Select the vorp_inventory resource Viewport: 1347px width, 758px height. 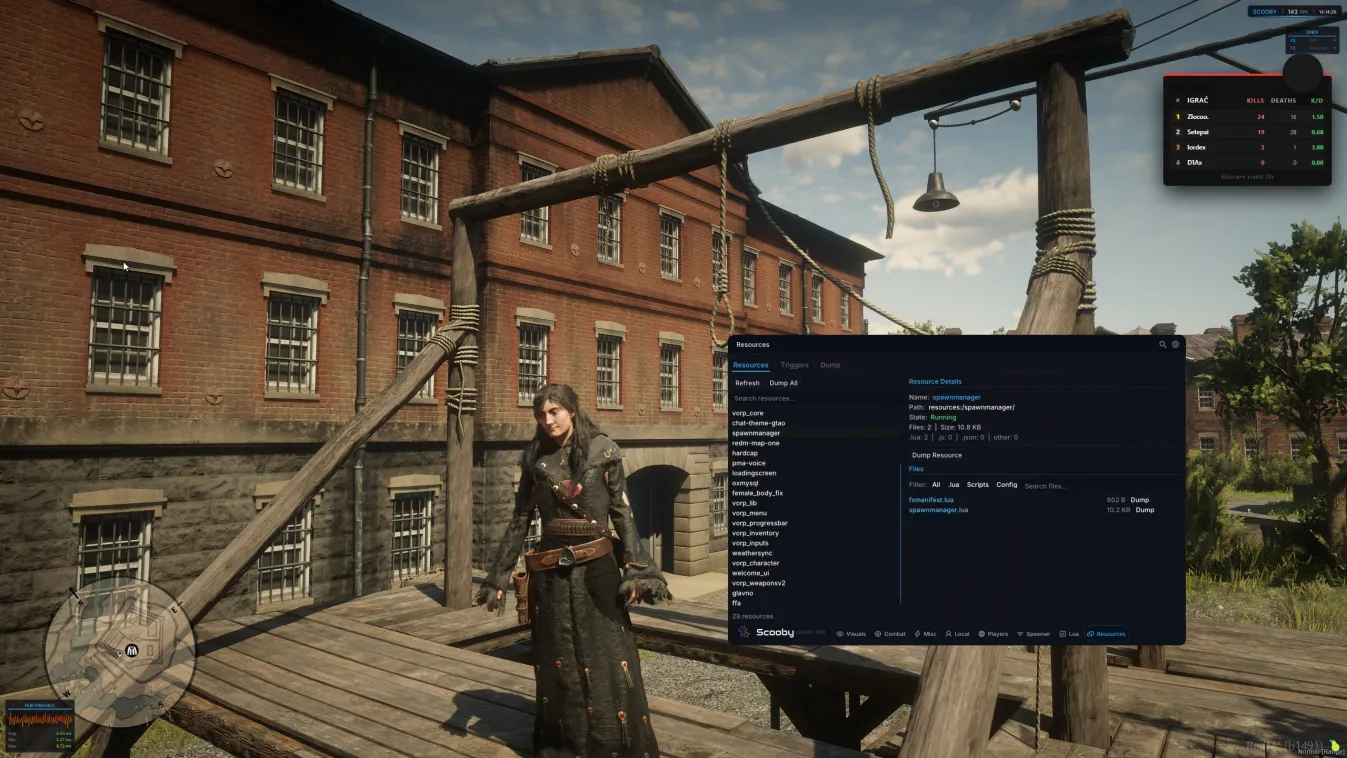coord(755,532)
